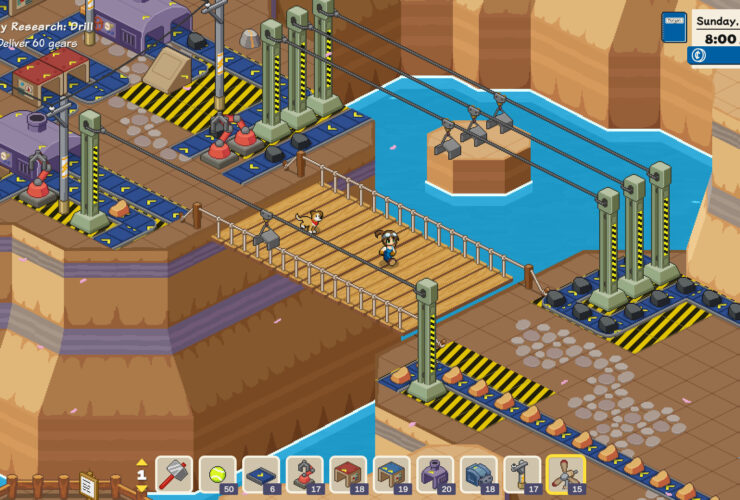The width and height of the screenshot is (740, 500).
Task: Select the tennis ball hotbar slot
Action: coord(218,473)
